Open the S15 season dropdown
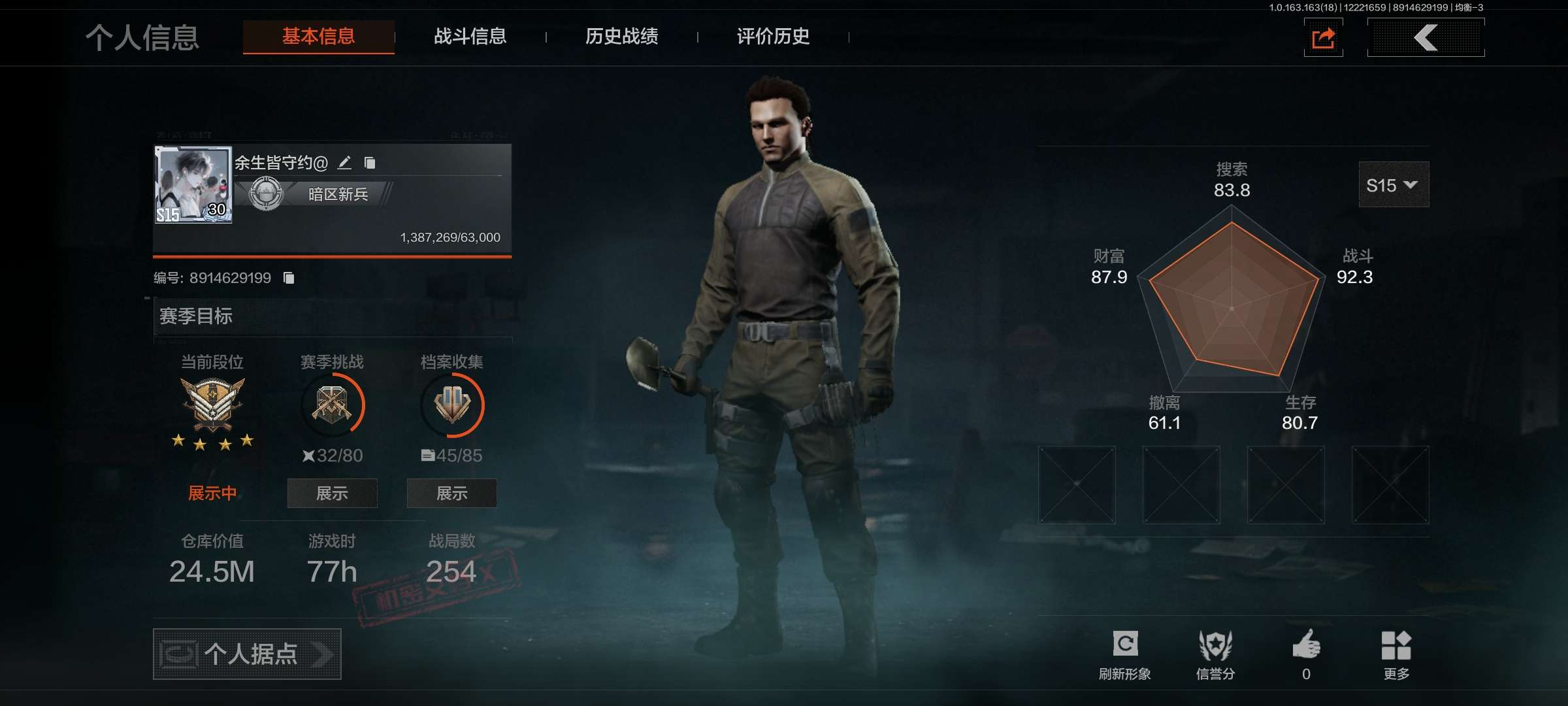 (x=1393, y=185)
